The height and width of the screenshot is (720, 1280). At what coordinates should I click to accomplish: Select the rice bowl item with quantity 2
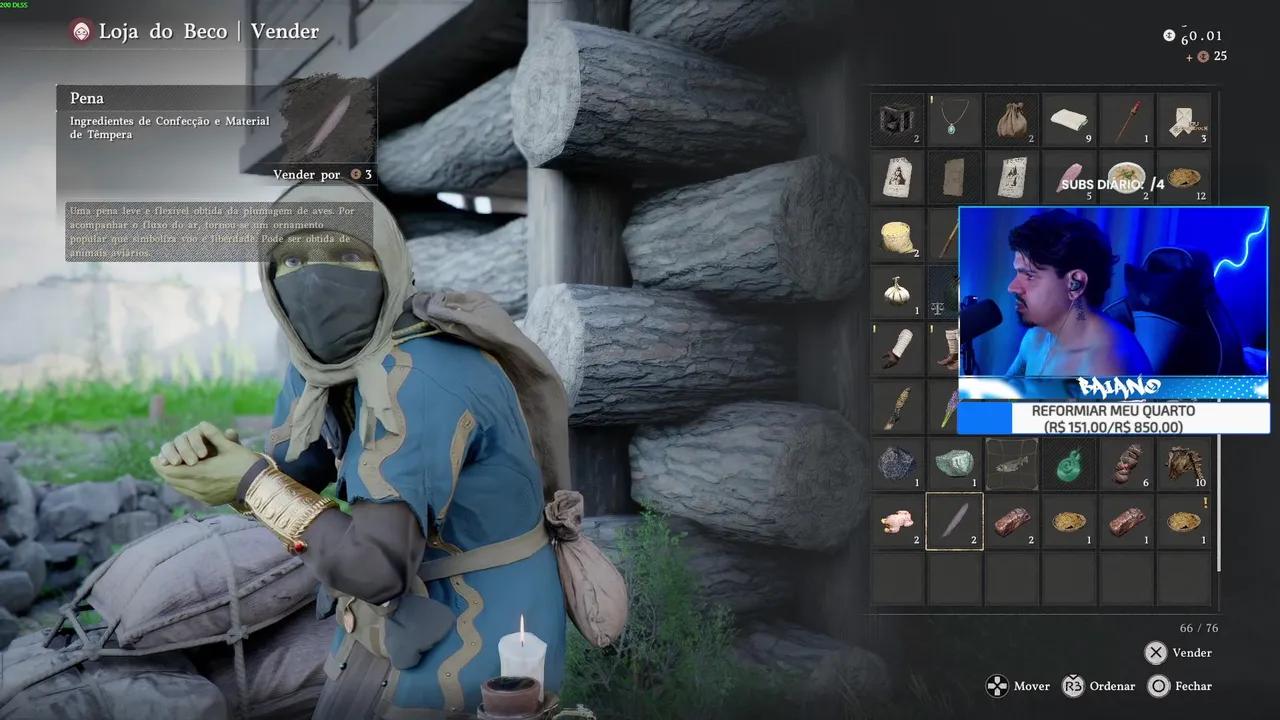pos(1127,178)
